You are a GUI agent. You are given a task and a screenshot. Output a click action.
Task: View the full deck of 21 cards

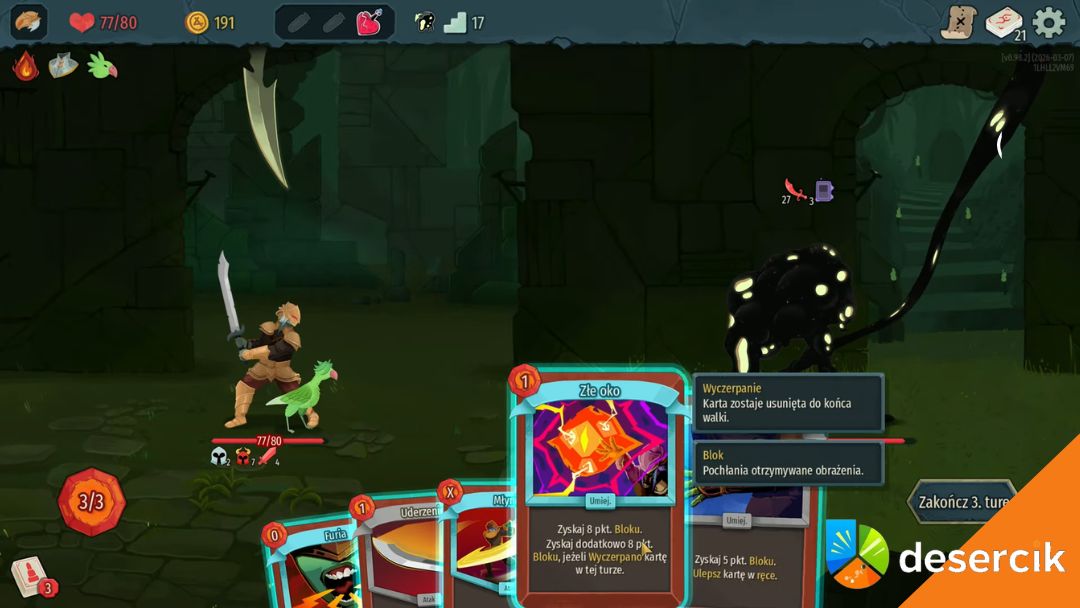[1003, 22]
